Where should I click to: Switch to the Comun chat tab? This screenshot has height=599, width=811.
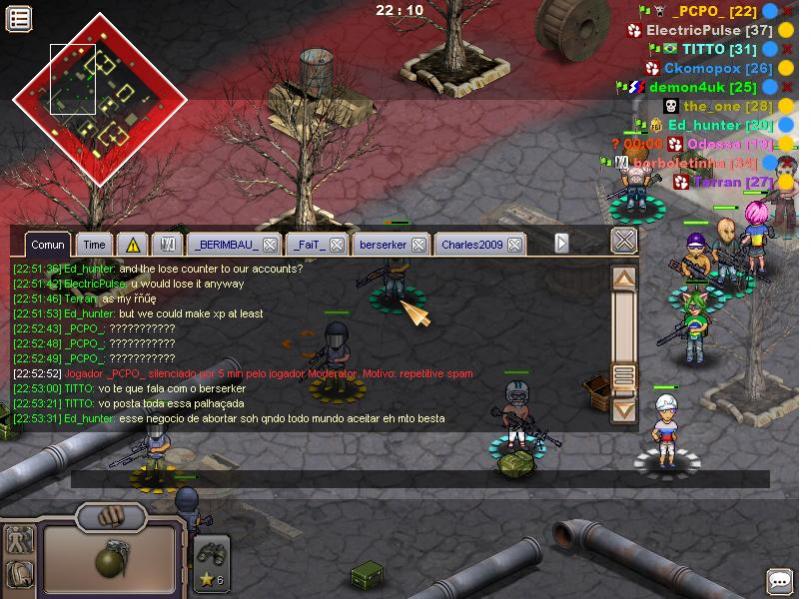[x=47, y=244]
